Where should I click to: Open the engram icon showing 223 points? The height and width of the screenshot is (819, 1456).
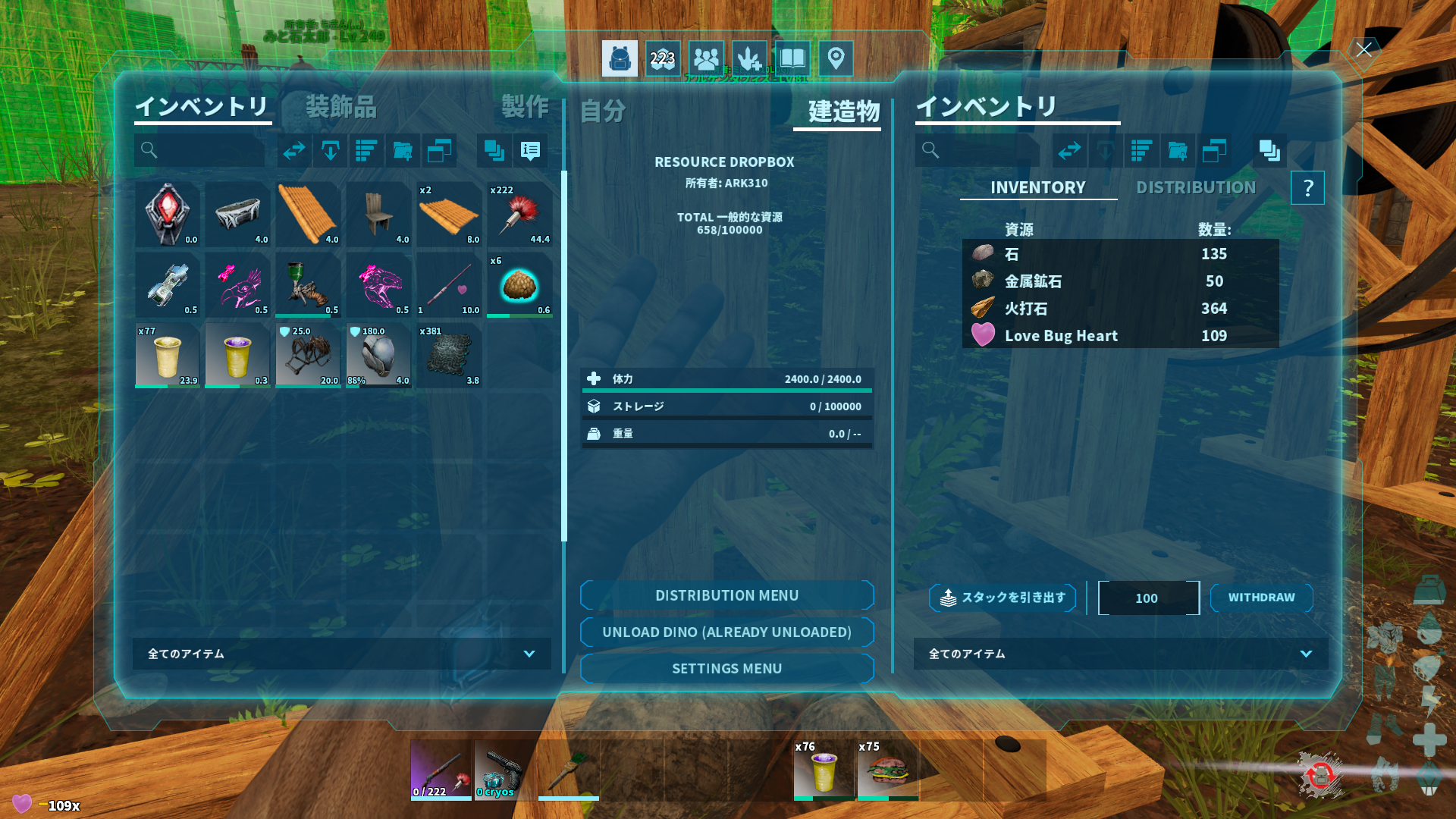[x=663, y=58]
